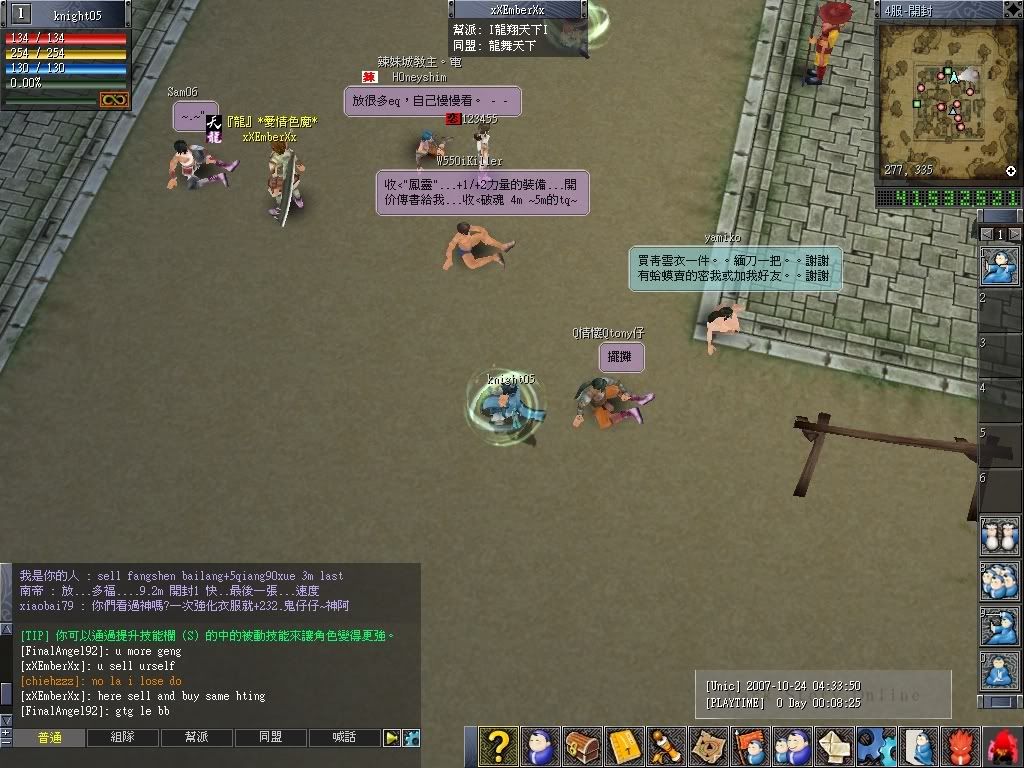Screen dimensions: 1024x768
Task: Switch to the 組隊 chat tab
Action: point(123,738)
